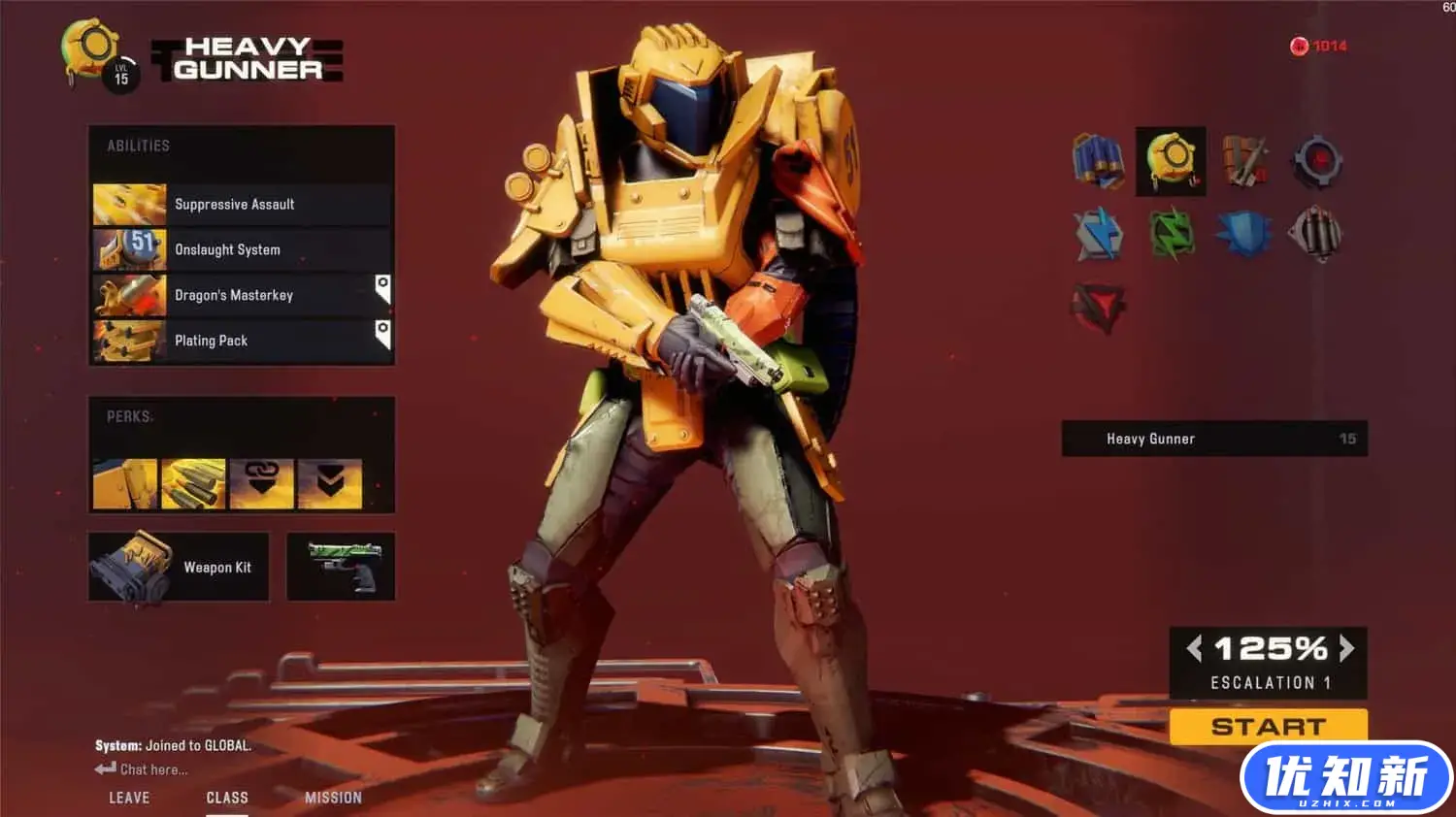Image resolution: width=1456 pixels, height=817 pixels.
Task: Select the blue shield class icon
Action: pos(1243,234)
